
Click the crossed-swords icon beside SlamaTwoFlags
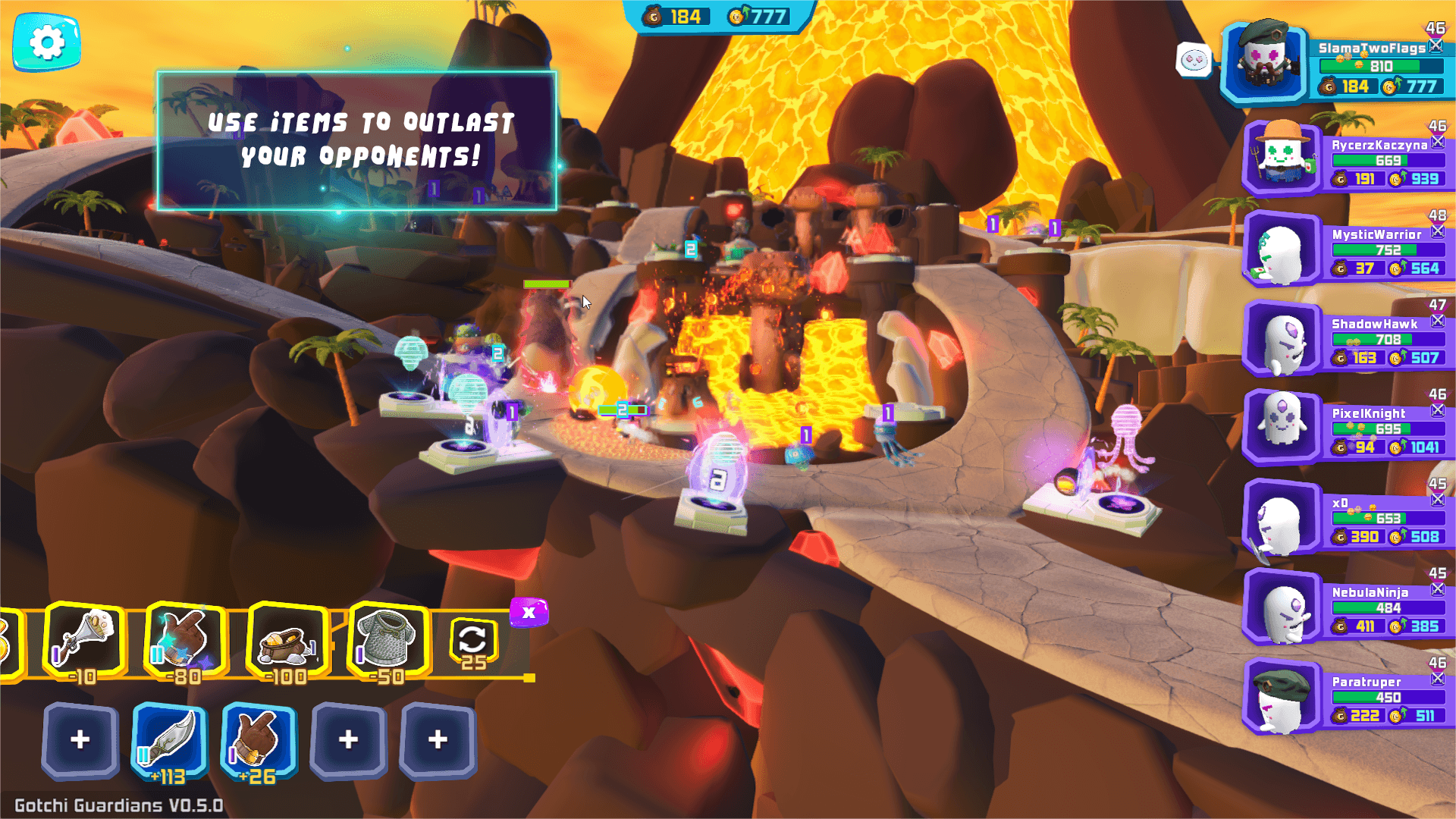coord(1437,45)
